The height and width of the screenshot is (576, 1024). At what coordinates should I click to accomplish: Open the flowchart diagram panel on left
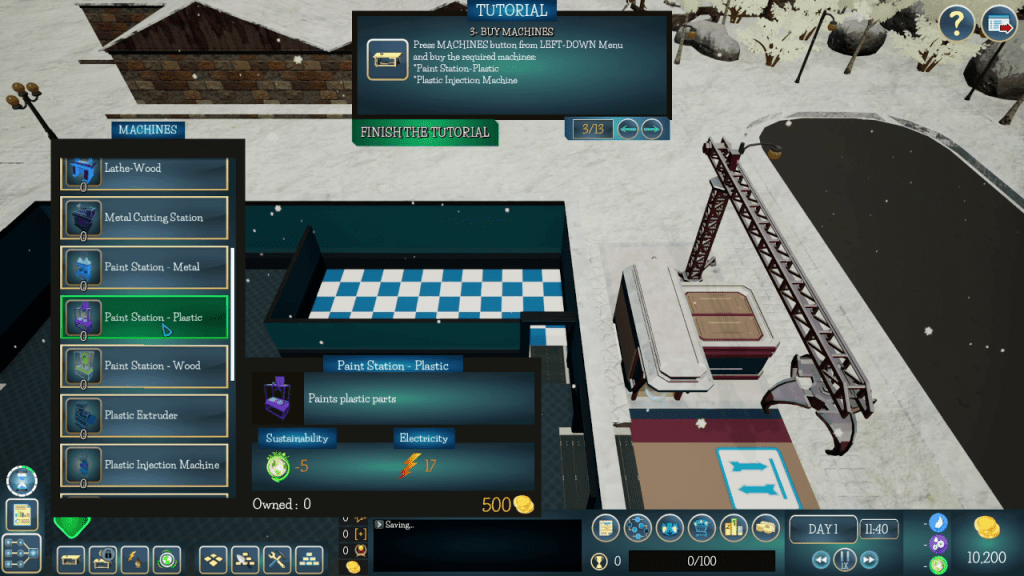(21, 553)
